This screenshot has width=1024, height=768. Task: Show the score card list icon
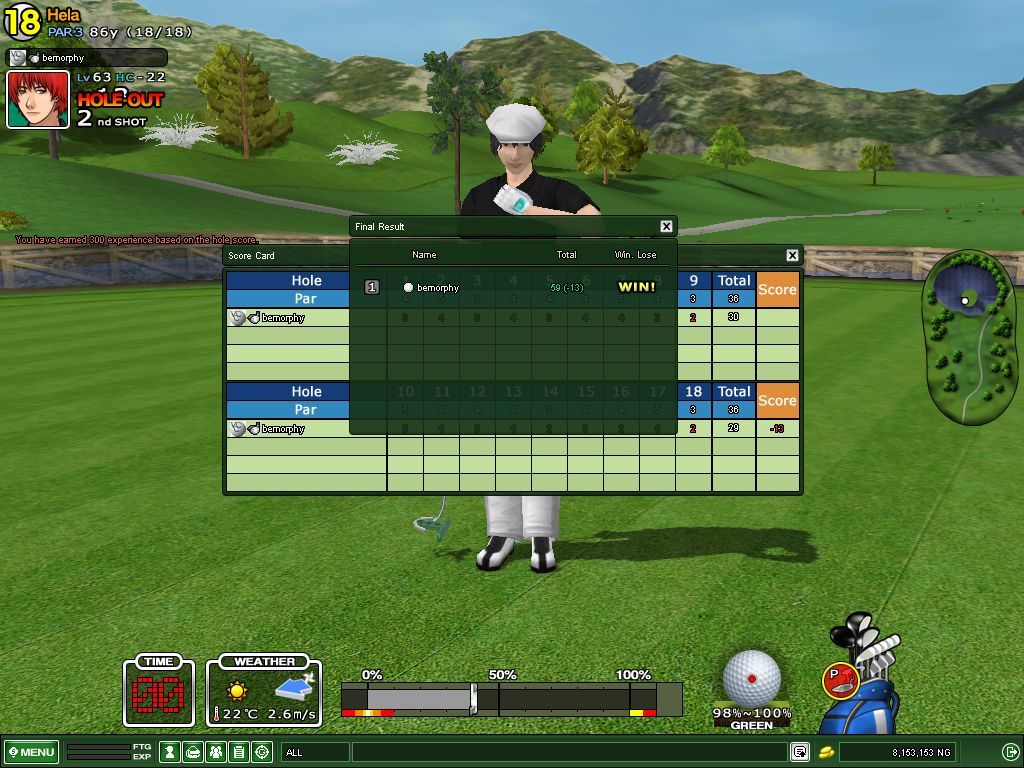pos(239,752)
